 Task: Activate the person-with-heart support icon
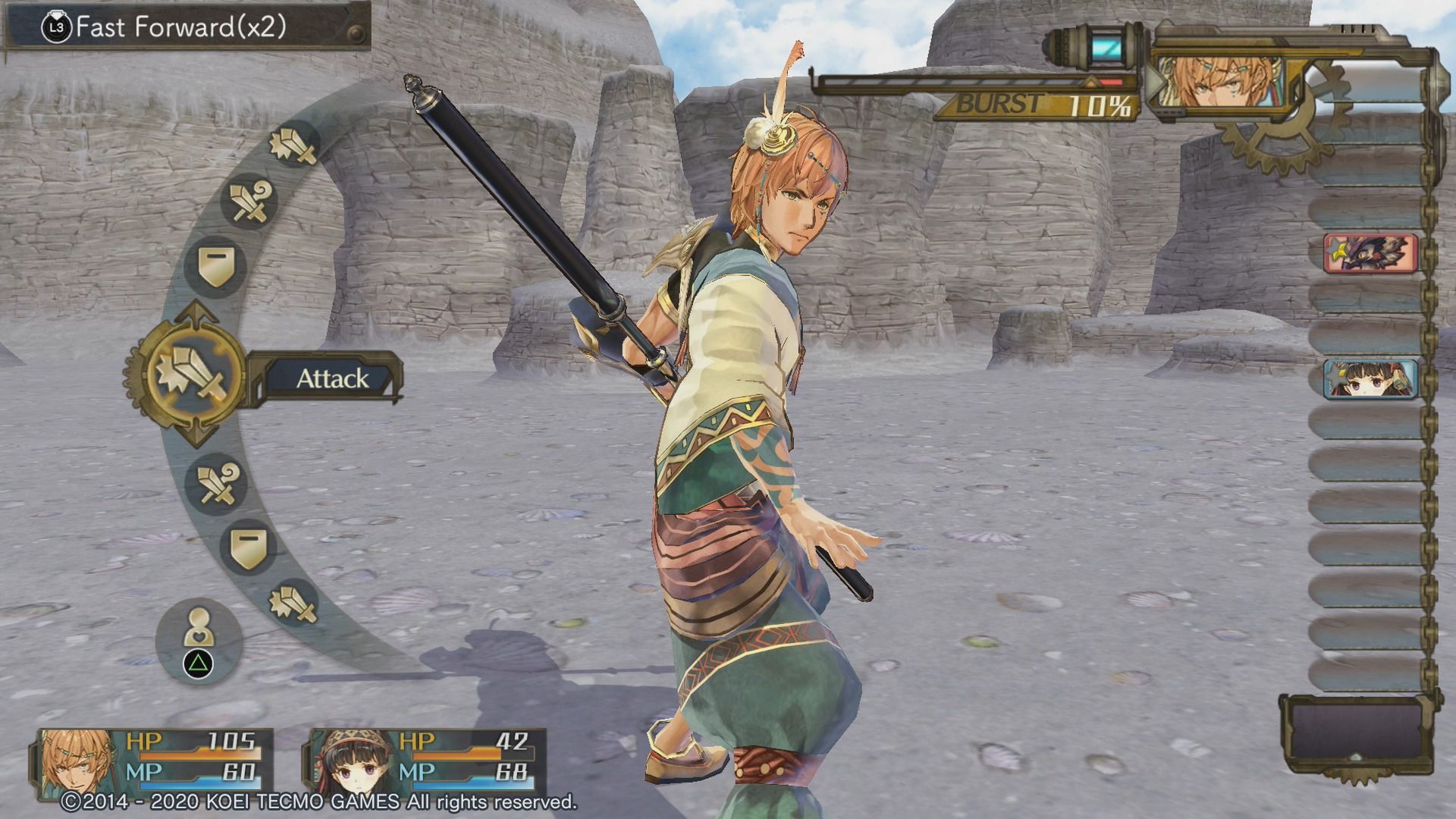(199, 628)
